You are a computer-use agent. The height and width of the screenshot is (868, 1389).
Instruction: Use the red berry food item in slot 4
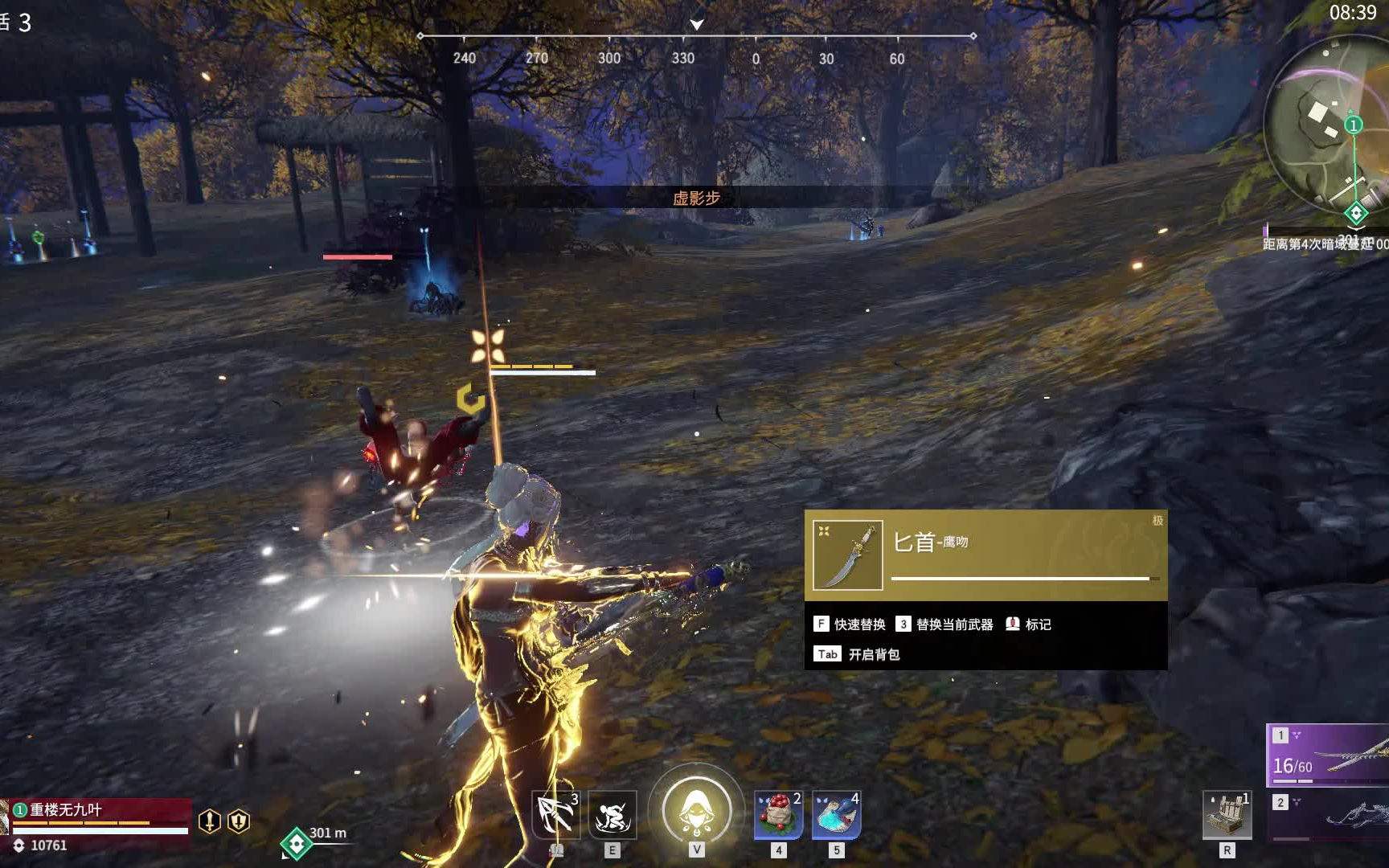[776, 815]
